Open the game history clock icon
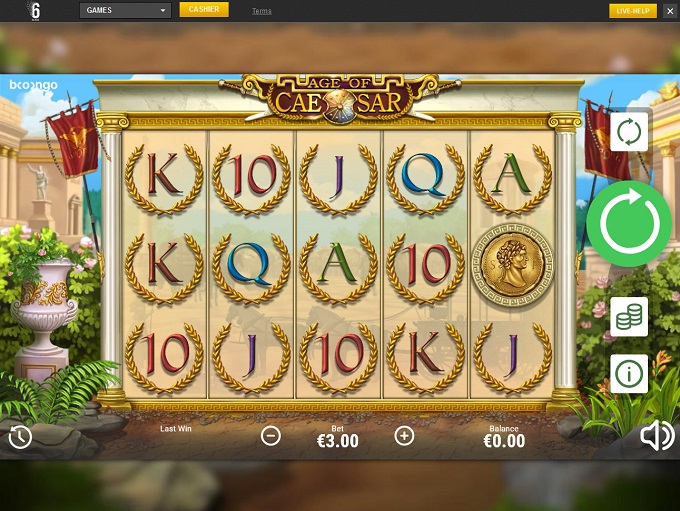680x511 pixels. (x=19, y=436)
